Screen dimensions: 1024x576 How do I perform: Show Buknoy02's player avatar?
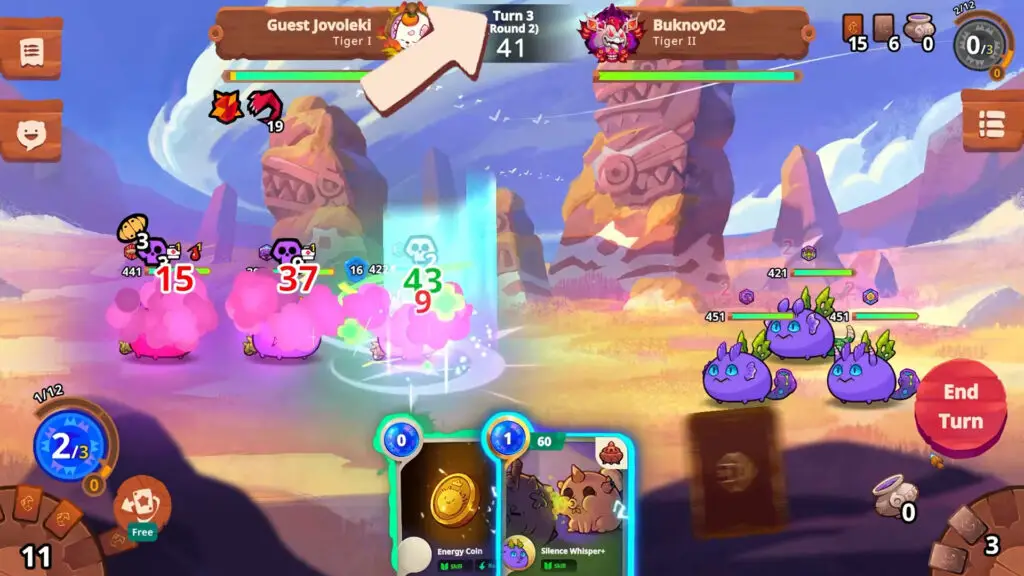(609, 32)
